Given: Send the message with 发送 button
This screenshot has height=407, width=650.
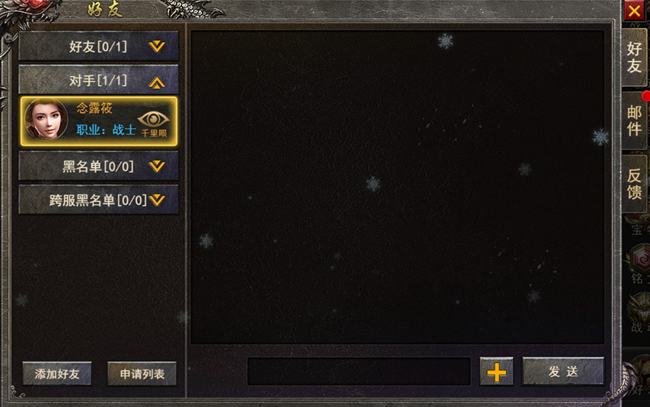Looking at the screenshot, I should coord(563,371).
